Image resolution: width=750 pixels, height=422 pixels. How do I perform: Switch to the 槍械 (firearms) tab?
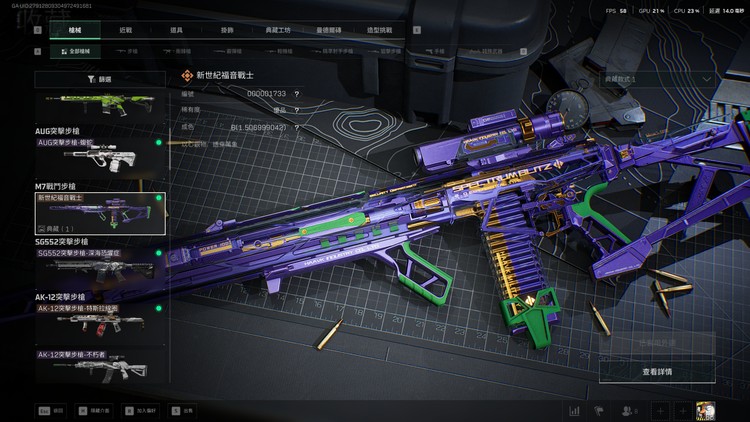75,30
